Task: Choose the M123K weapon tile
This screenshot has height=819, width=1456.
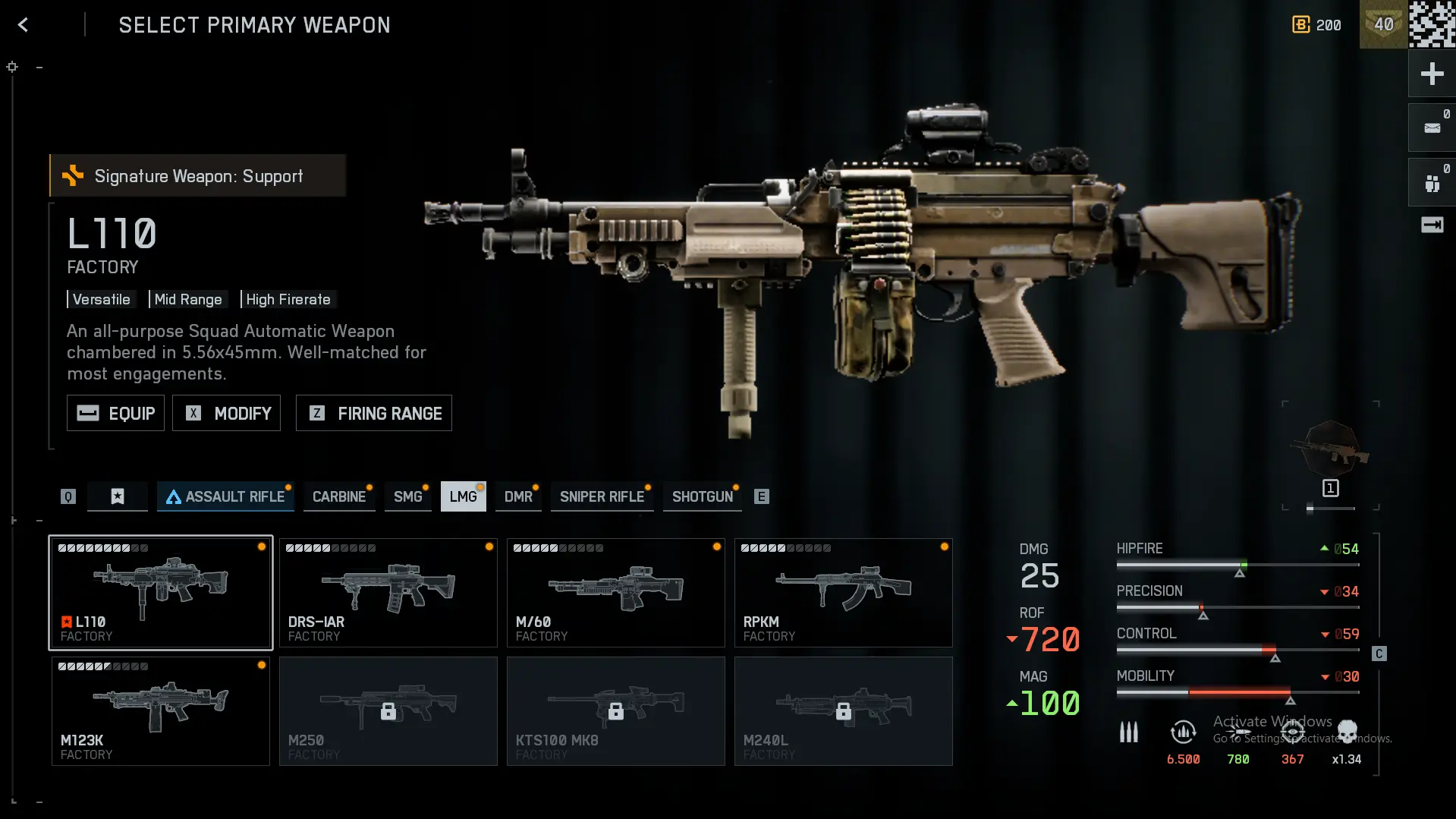Action: pyautogui.click(x=161, y=711)
